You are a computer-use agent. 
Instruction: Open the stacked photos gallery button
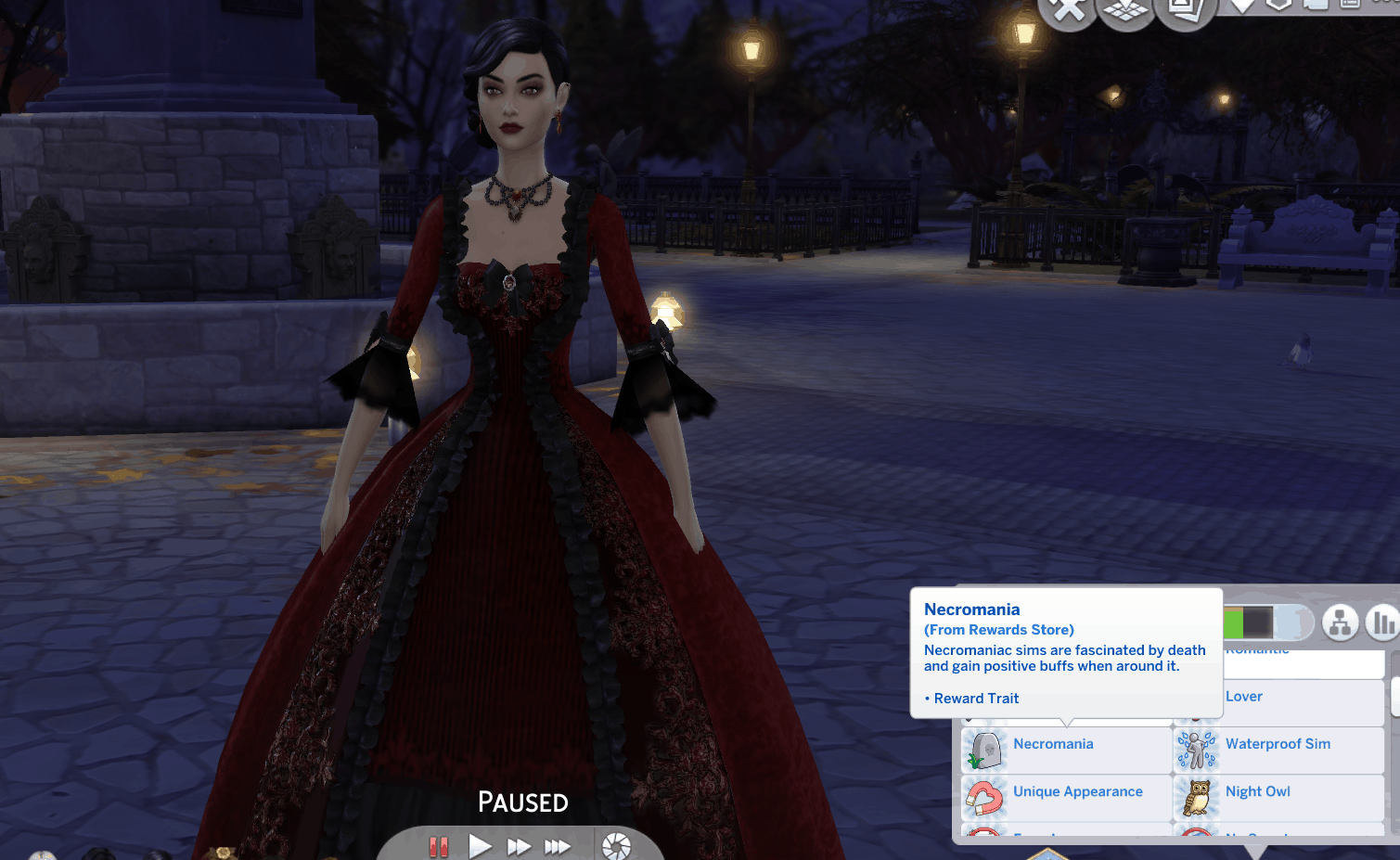click(x=1185, y=10)
